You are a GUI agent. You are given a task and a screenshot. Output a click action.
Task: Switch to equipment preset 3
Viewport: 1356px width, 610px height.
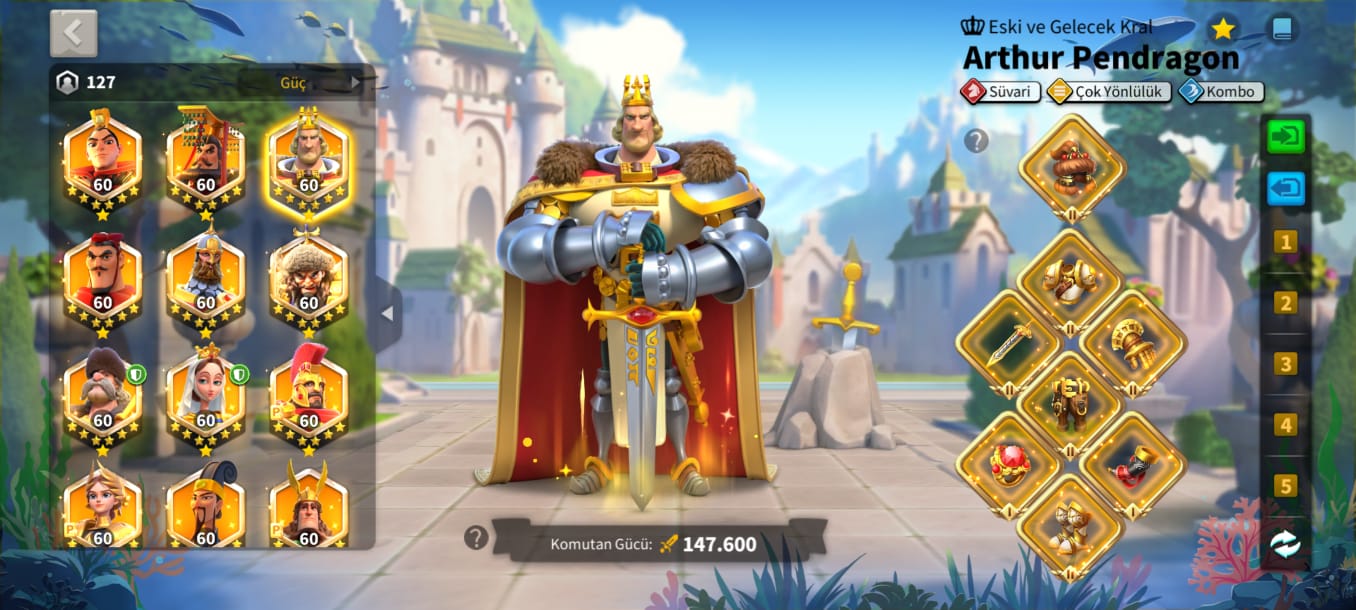[1286, 364]
